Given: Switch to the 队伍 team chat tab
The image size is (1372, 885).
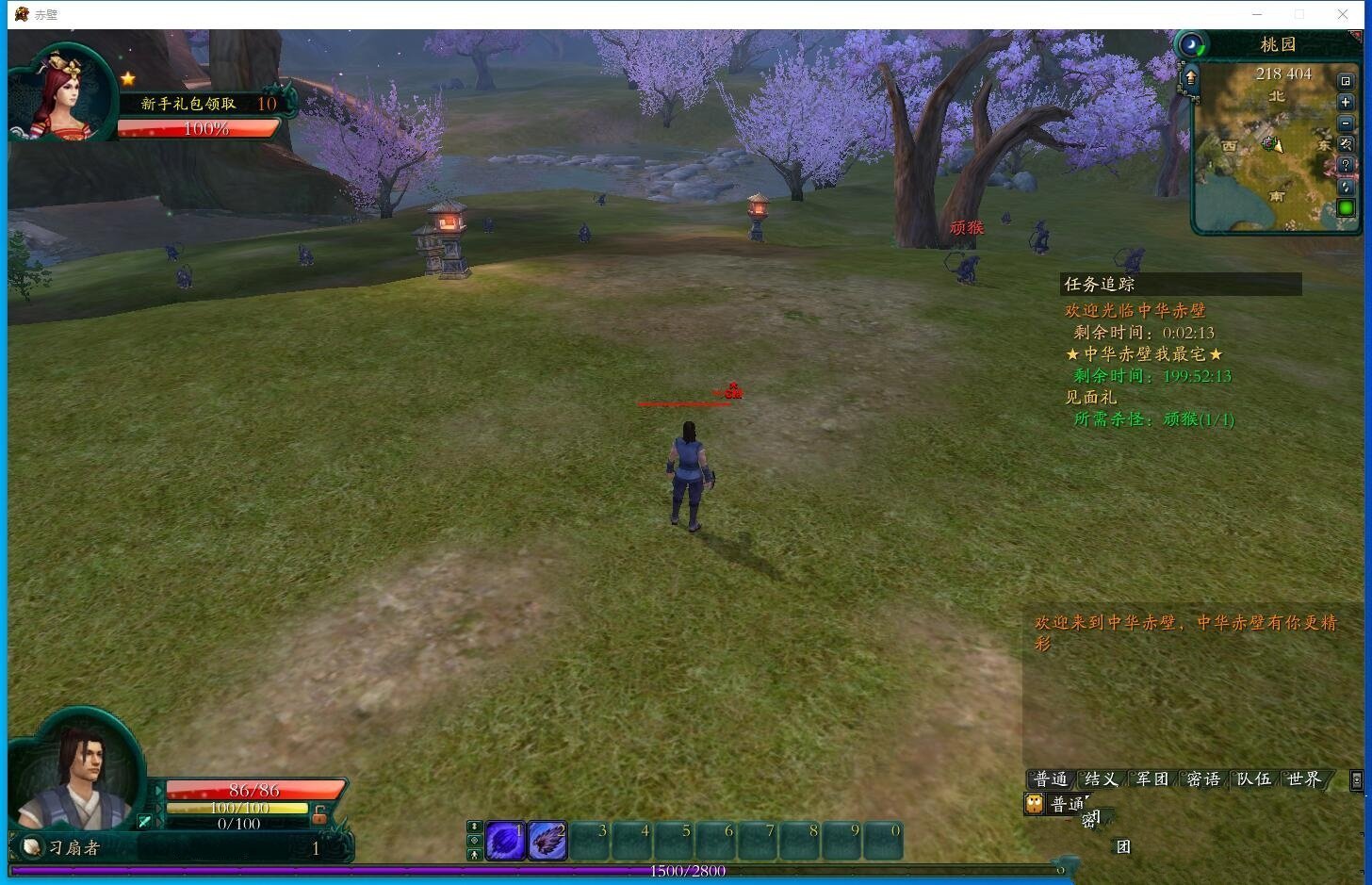Looking at the screenshot, I should point(1253,779).
